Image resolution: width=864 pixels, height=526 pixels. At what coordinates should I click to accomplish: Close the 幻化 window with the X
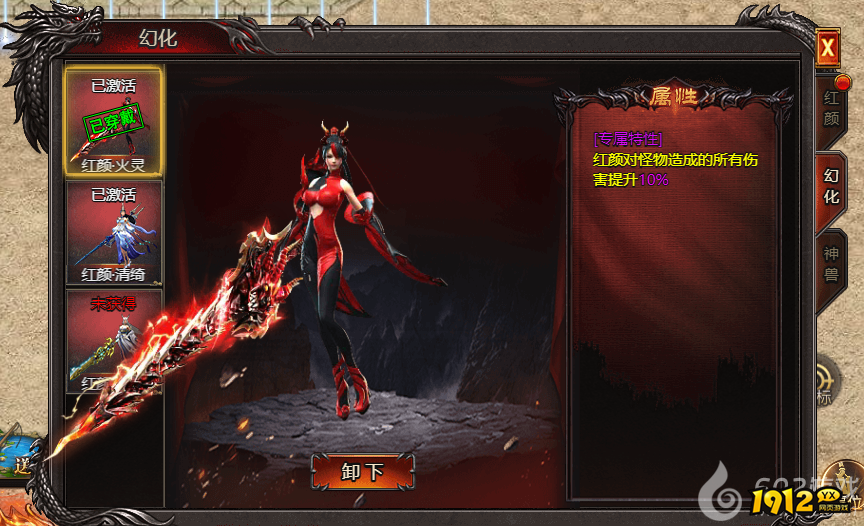(827, 48)
